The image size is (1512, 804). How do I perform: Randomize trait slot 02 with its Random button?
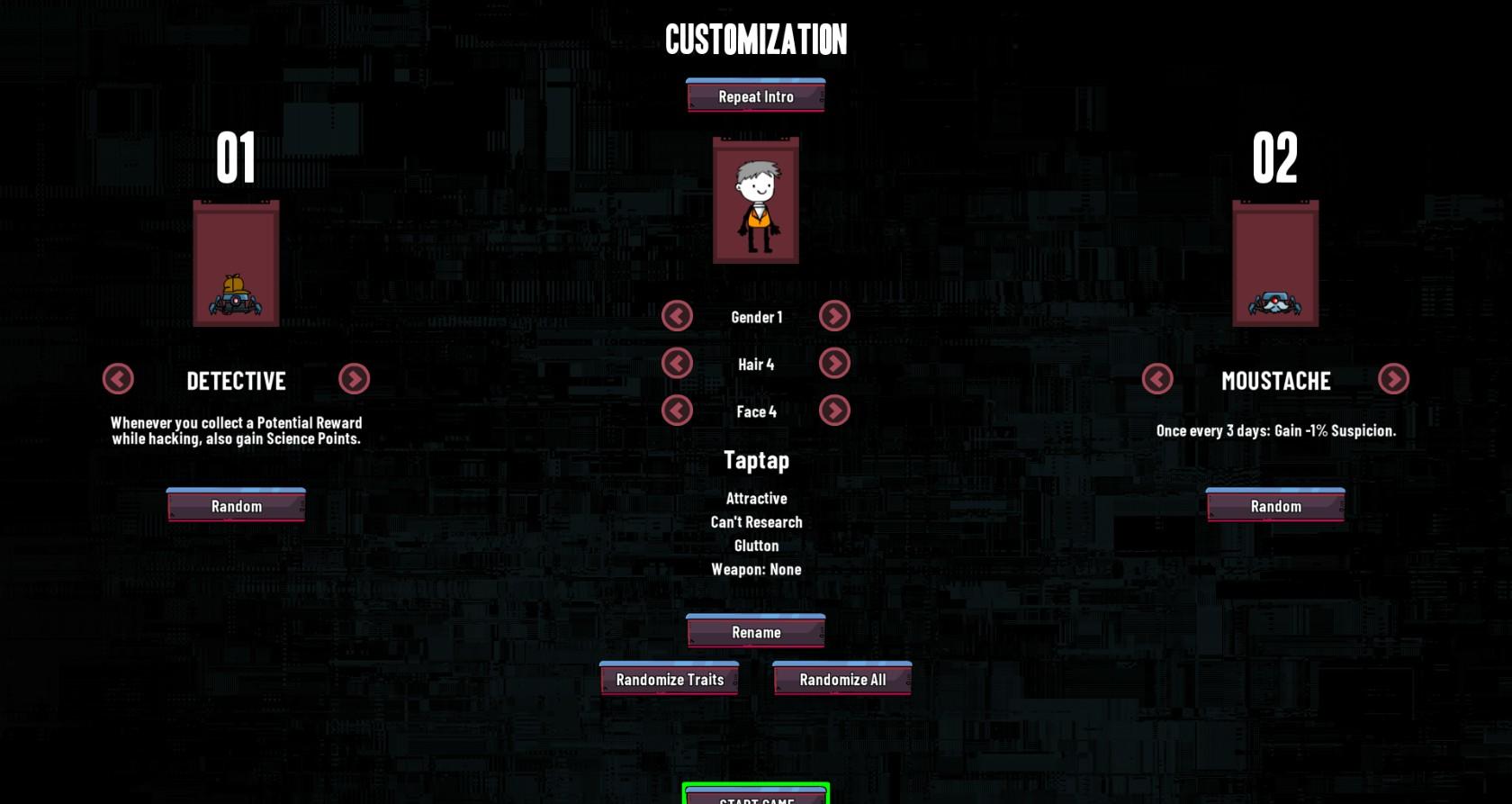1273,506
